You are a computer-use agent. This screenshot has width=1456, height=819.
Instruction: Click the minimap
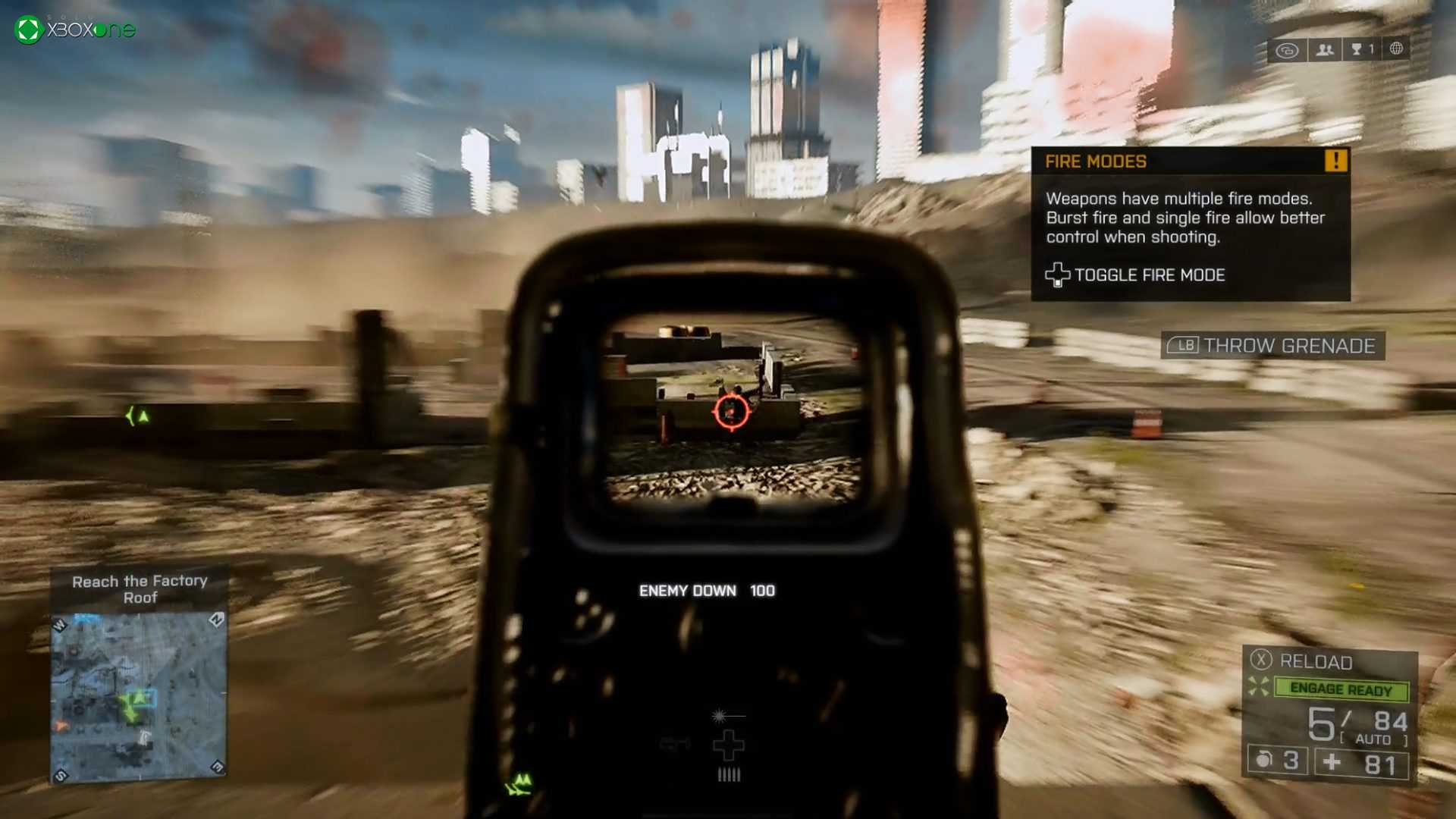(x=139, y=698)
